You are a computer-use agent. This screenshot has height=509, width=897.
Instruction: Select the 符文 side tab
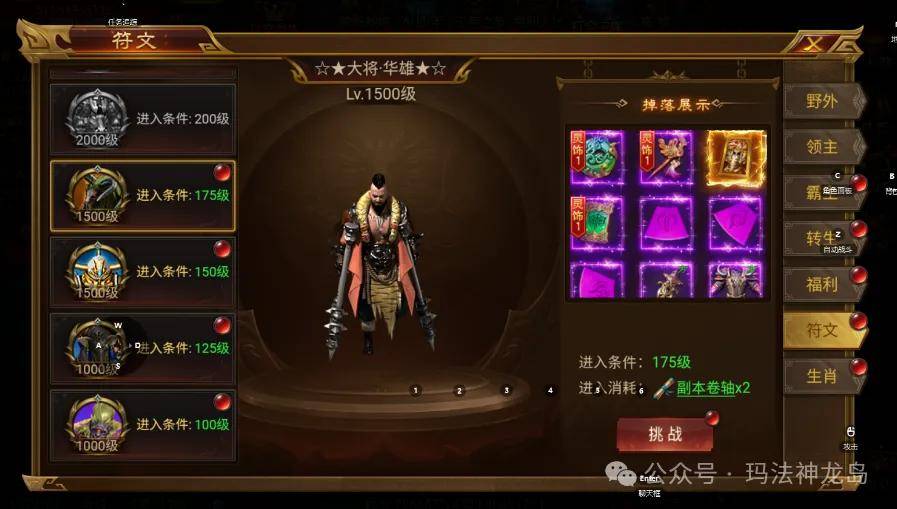point(821,330)
